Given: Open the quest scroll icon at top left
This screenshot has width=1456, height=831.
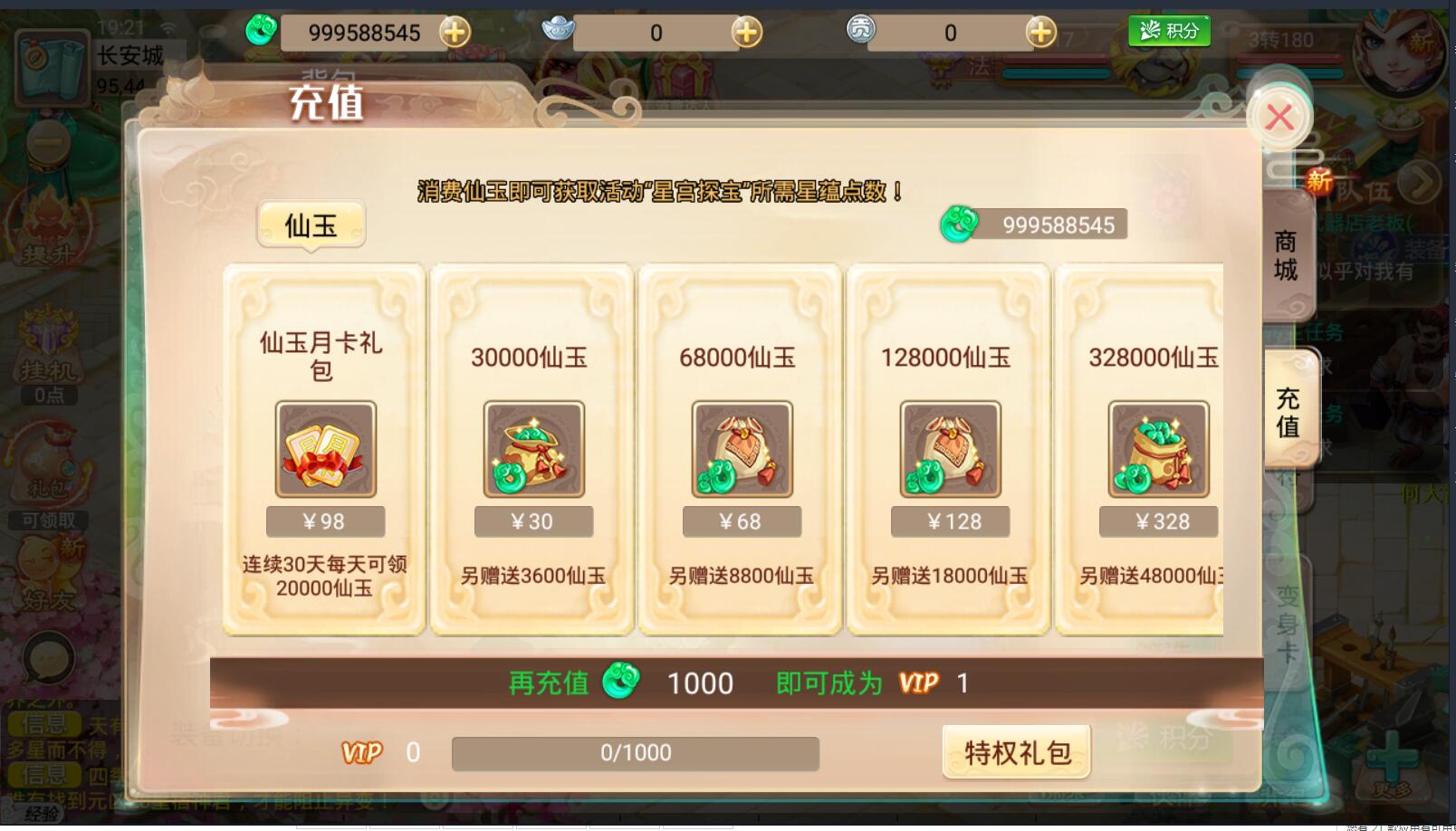Looking at the screenshot, I should pos(52,68).
